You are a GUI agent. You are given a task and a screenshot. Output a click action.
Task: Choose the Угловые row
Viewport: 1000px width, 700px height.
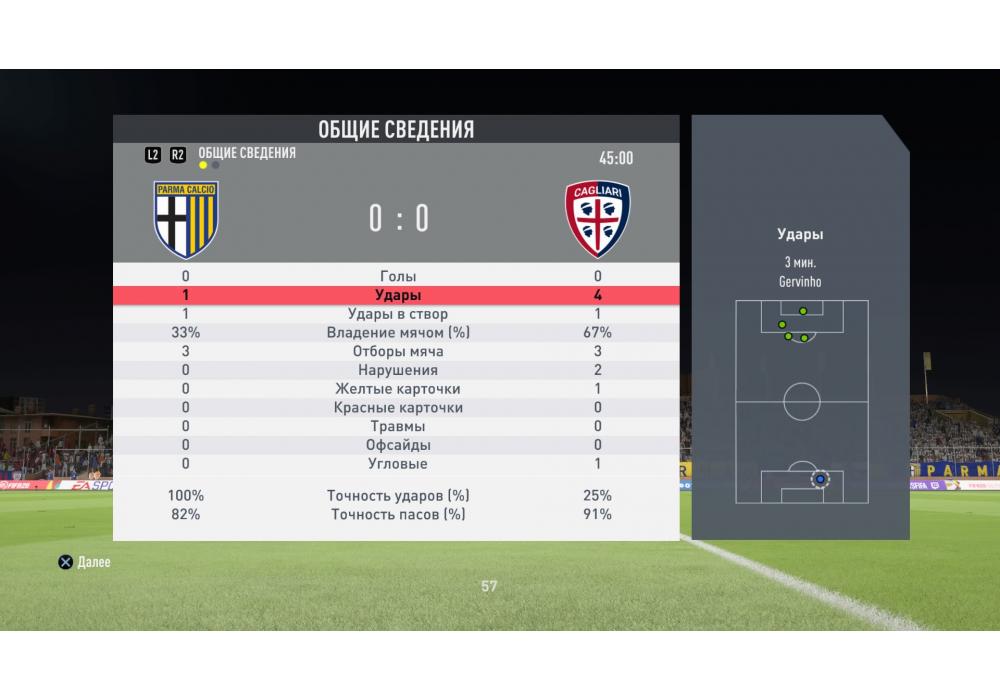398,464
